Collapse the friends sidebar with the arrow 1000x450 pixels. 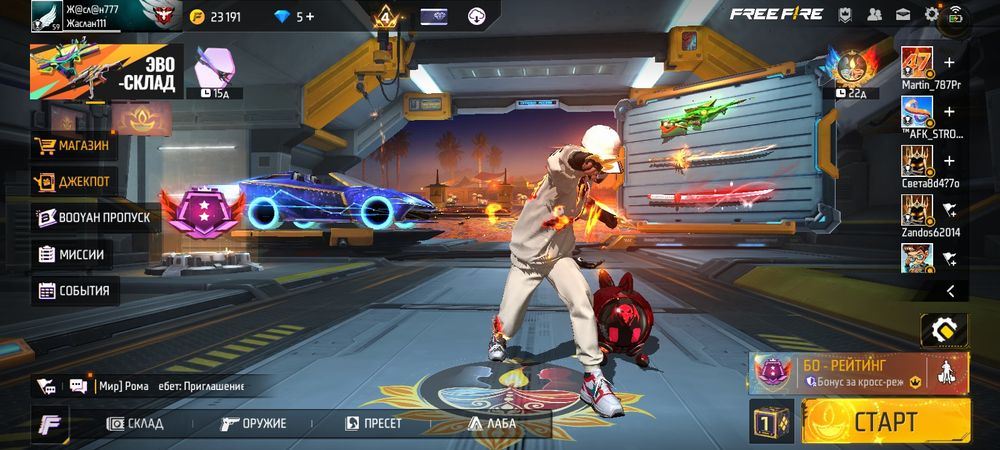[x=950, y=291]
